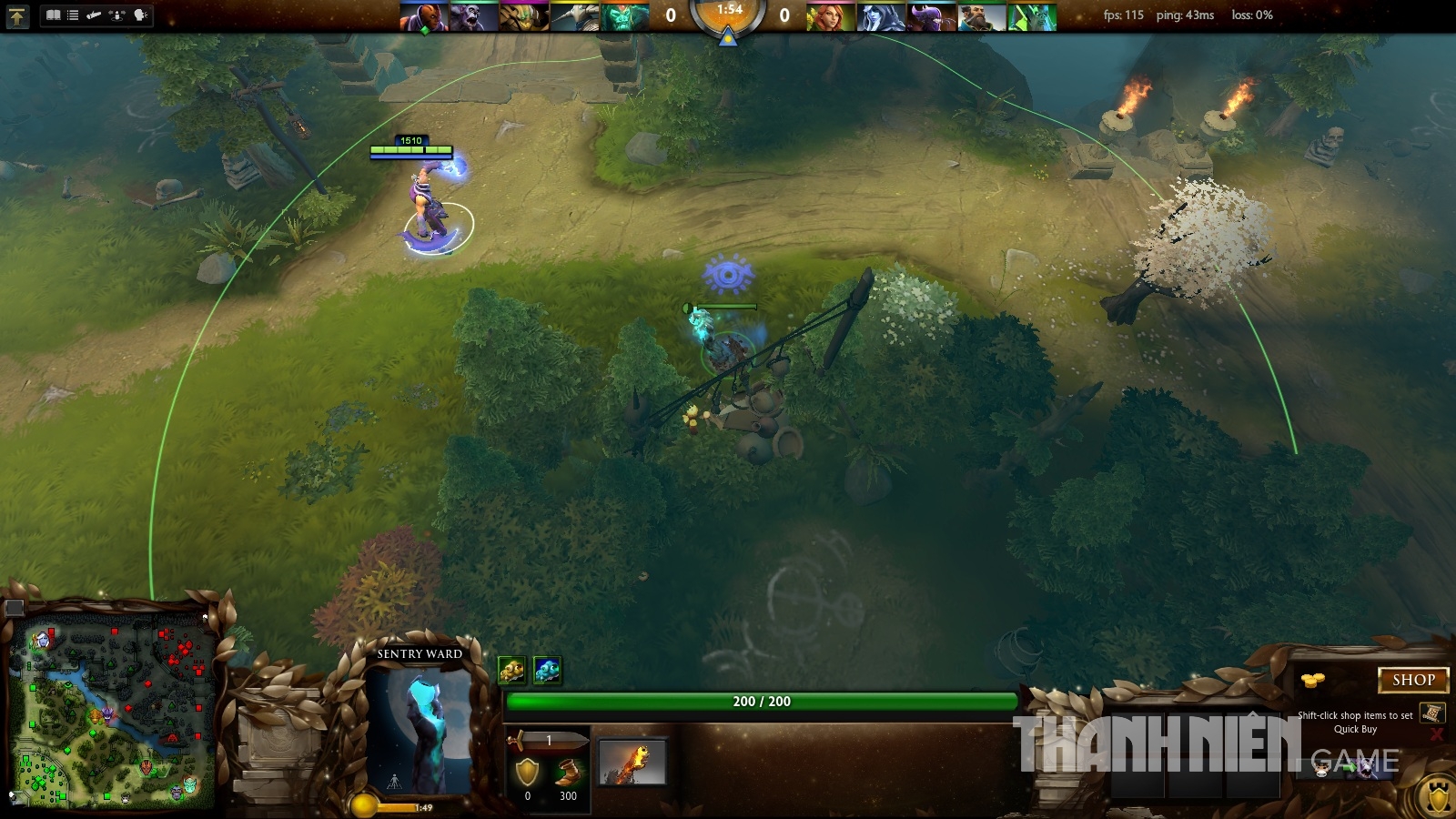The height and width of the screenshot is (819, 1456).
Task: Open the guides book icon in top-left toolbar
Action: pyautogui.click(x=52, y=14)
